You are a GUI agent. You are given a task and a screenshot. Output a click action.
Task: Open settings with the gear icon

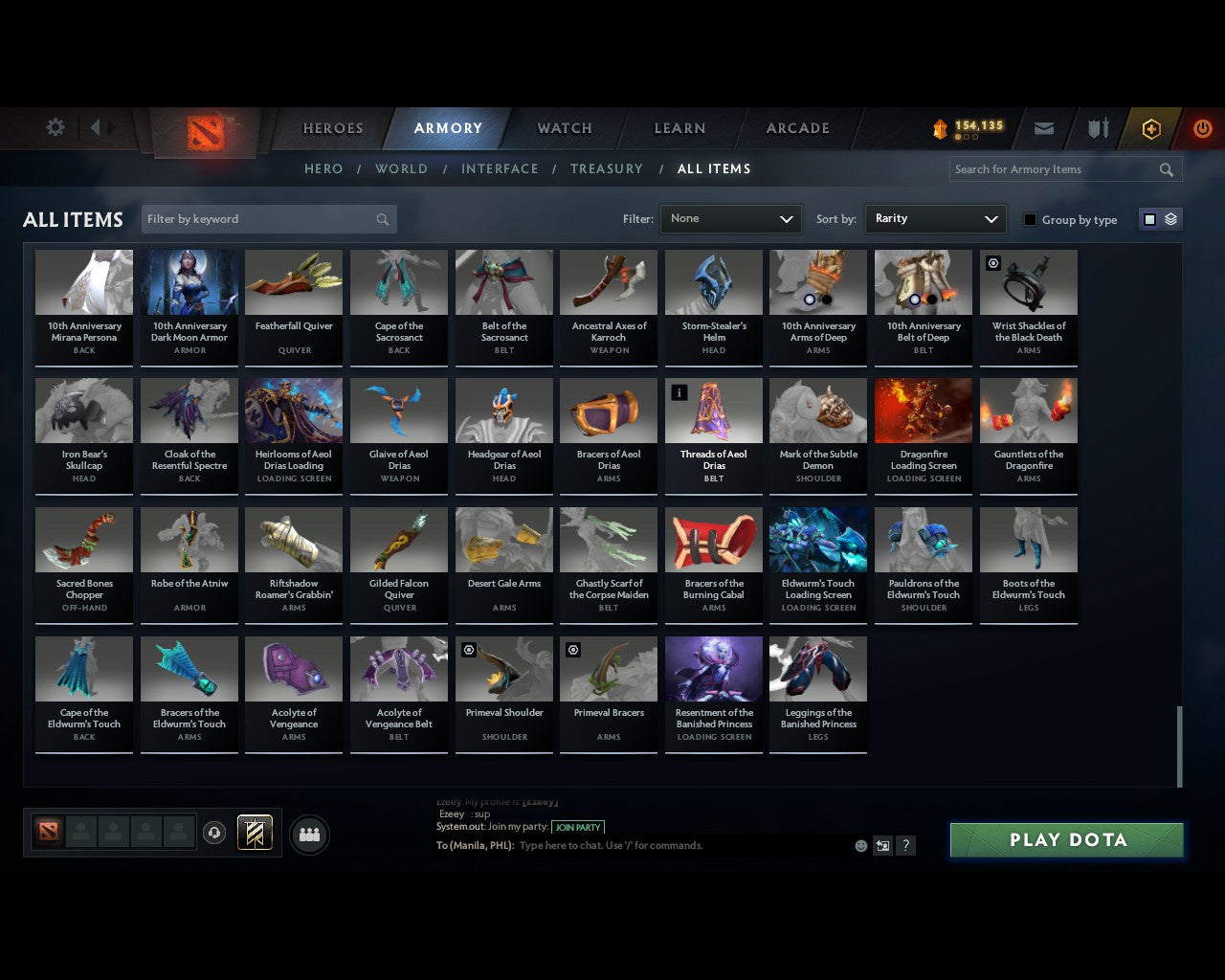55,127
